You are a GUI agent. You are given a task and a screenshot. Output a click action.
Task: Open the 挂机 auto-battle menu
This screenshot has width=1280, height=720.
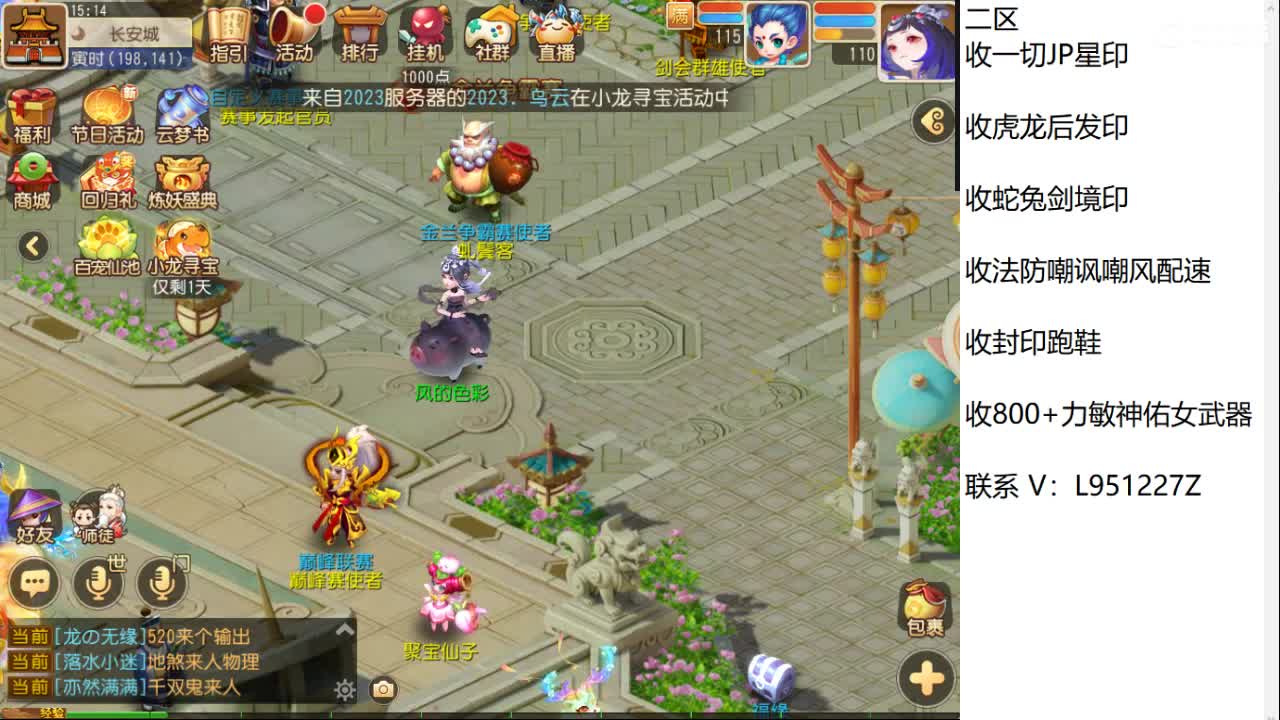(424, 35)
